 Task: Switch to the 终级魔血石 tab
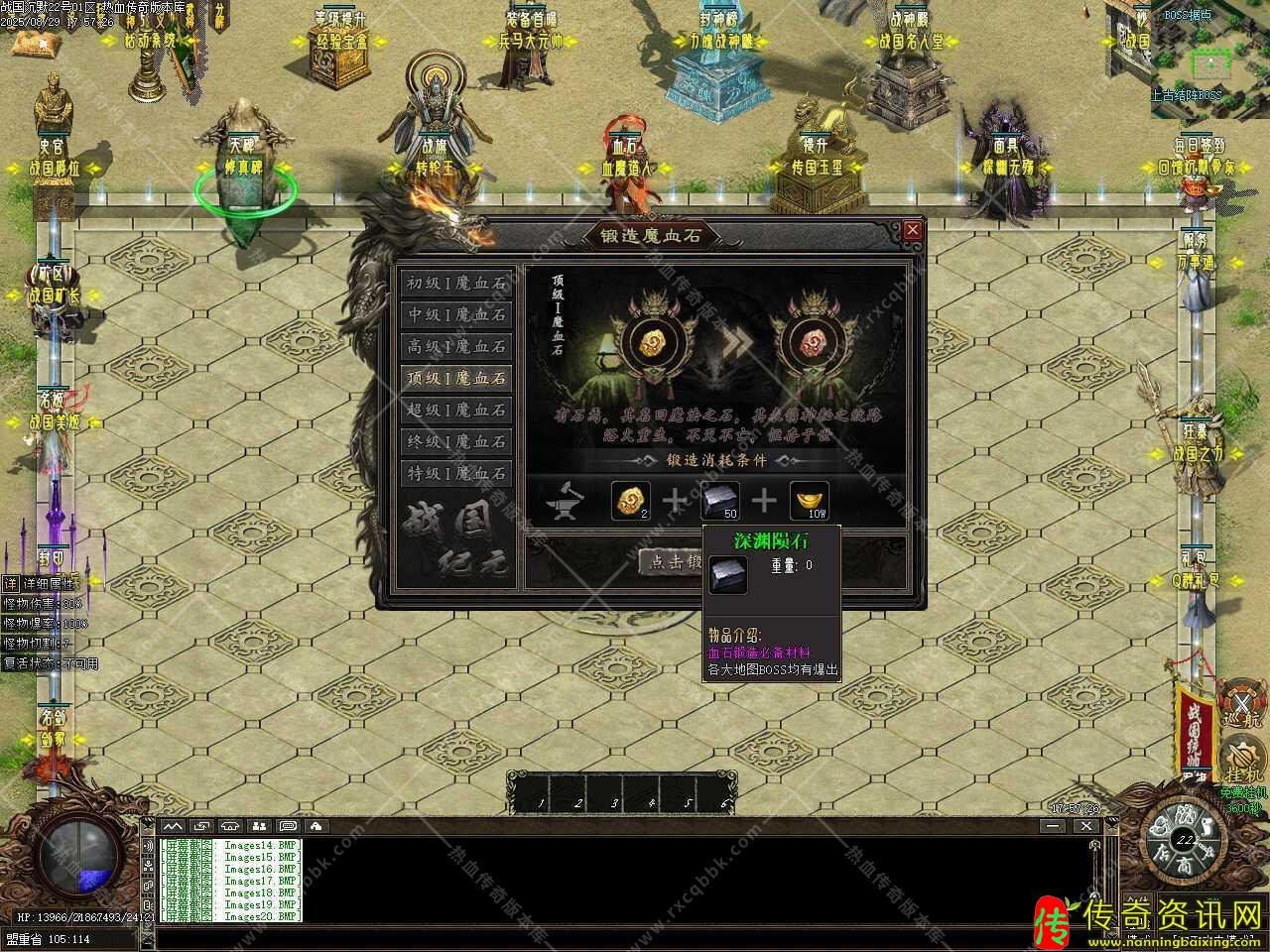point(456,441)
